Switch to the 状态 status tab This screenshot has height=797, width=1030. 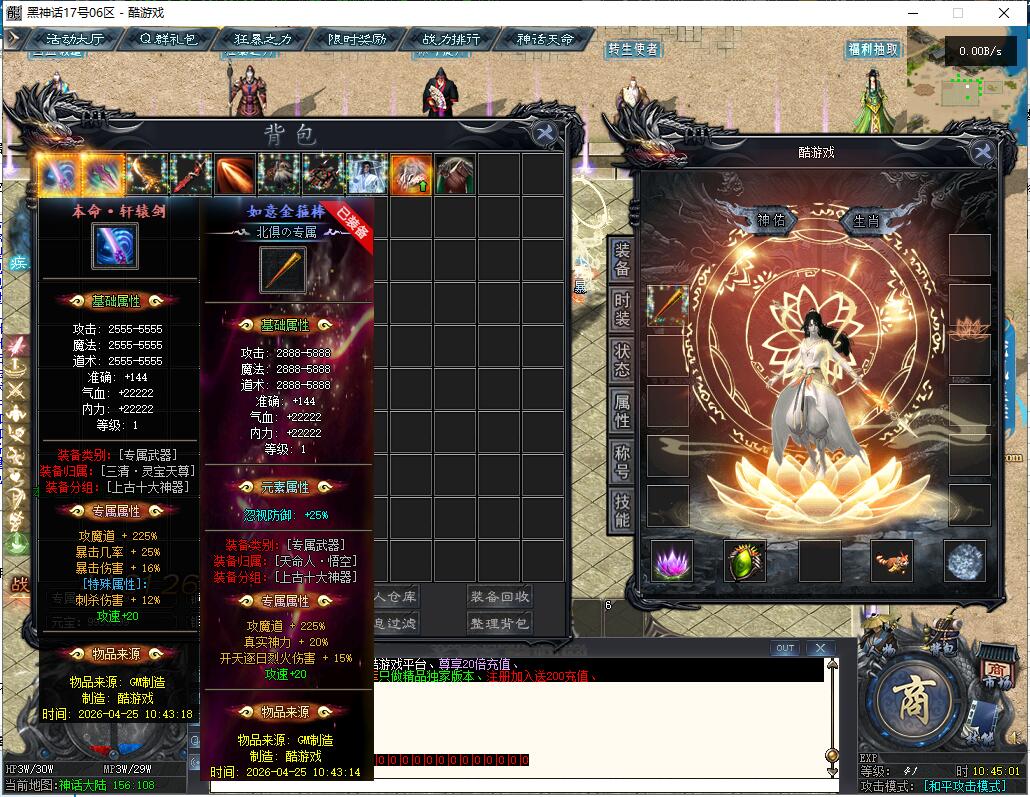621,360
